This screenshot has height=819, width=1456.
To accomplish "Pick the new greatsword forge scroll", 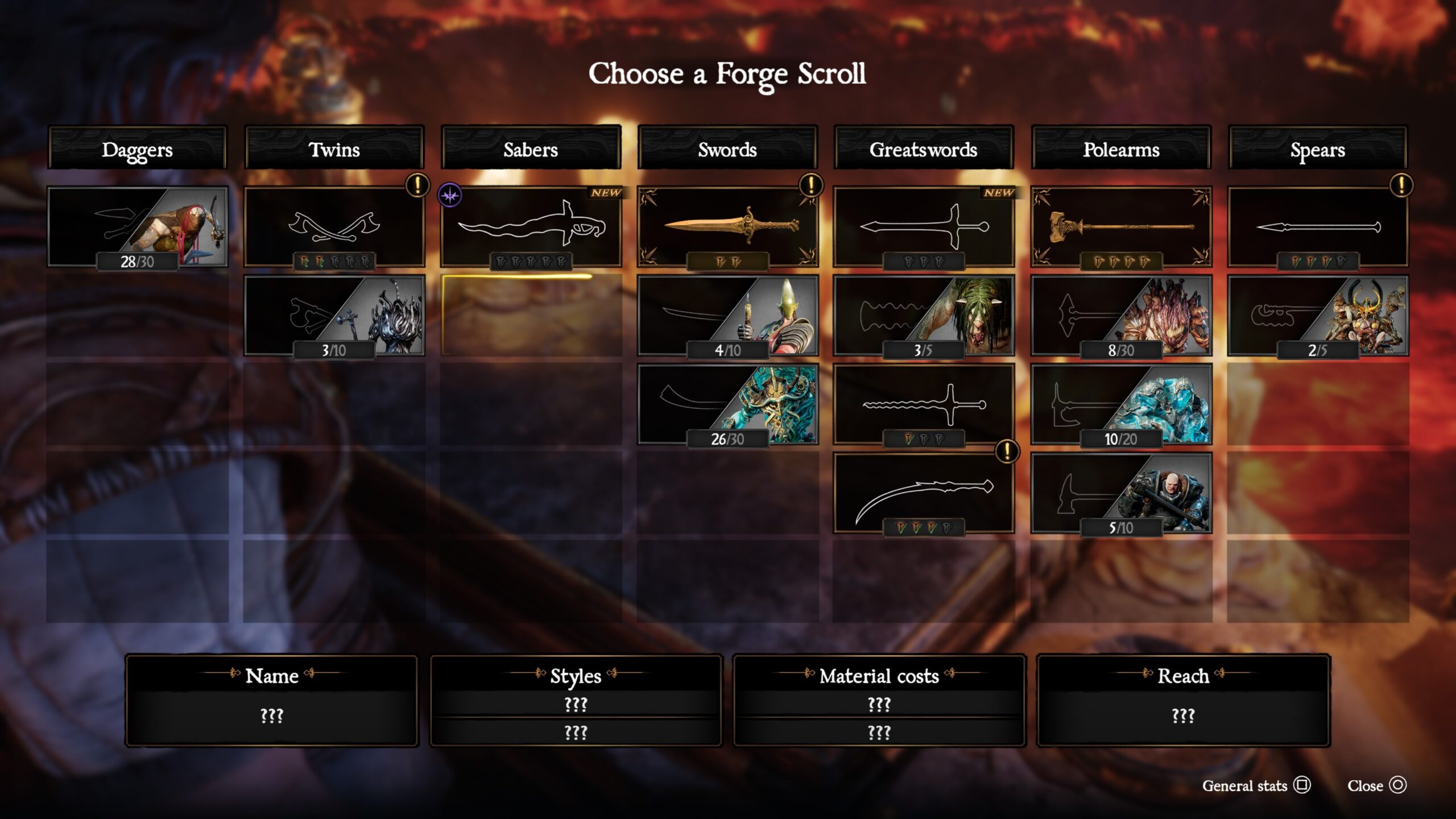I will pos(924,227).
